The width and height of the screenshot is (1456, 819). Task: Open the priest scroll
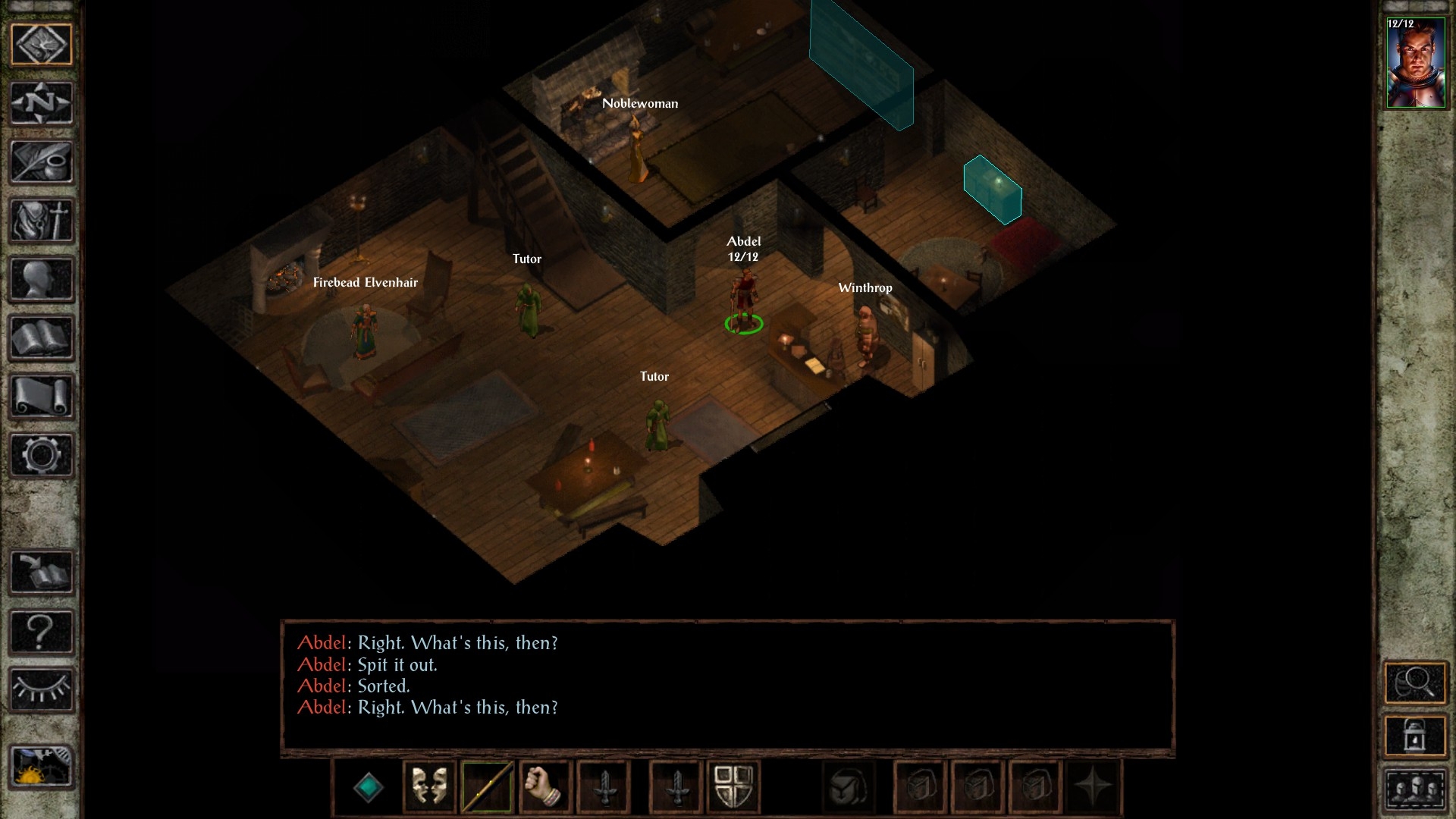(41, 397)
